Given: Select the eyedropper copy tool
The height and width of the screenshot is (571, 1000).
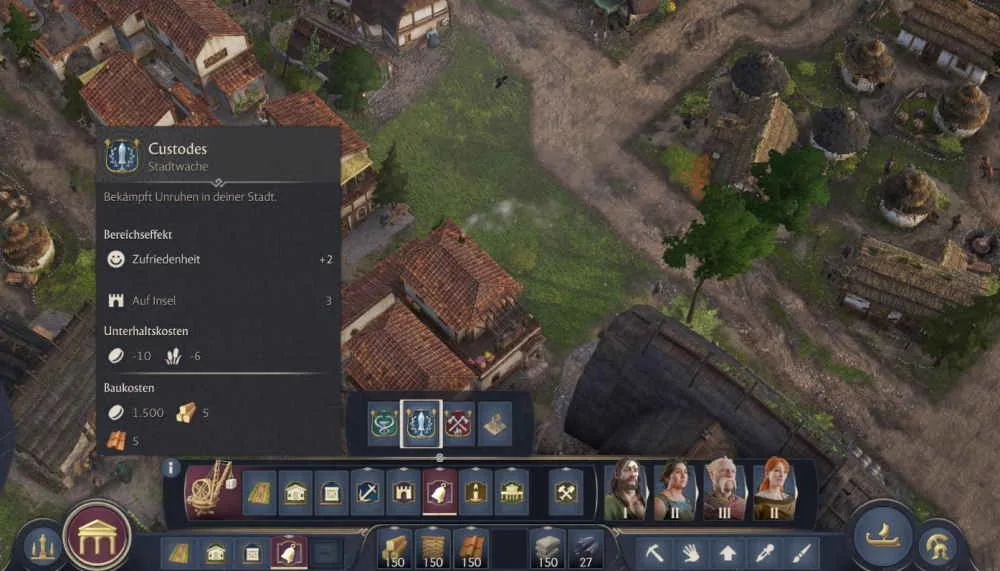Looking at the screenshot, I should coord(763,552).
